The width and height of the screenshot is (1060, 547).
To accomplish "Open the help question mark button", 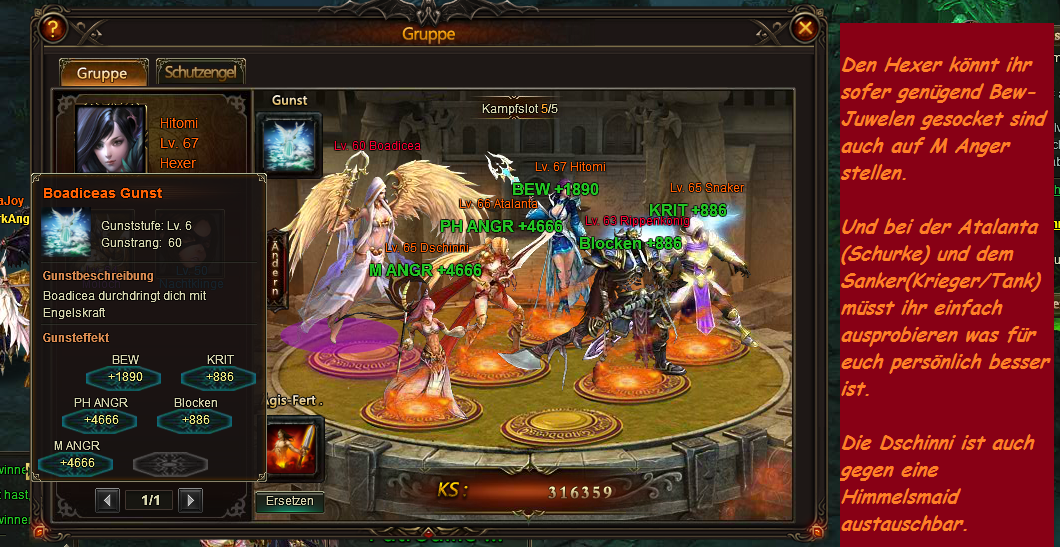I will 53,29.
